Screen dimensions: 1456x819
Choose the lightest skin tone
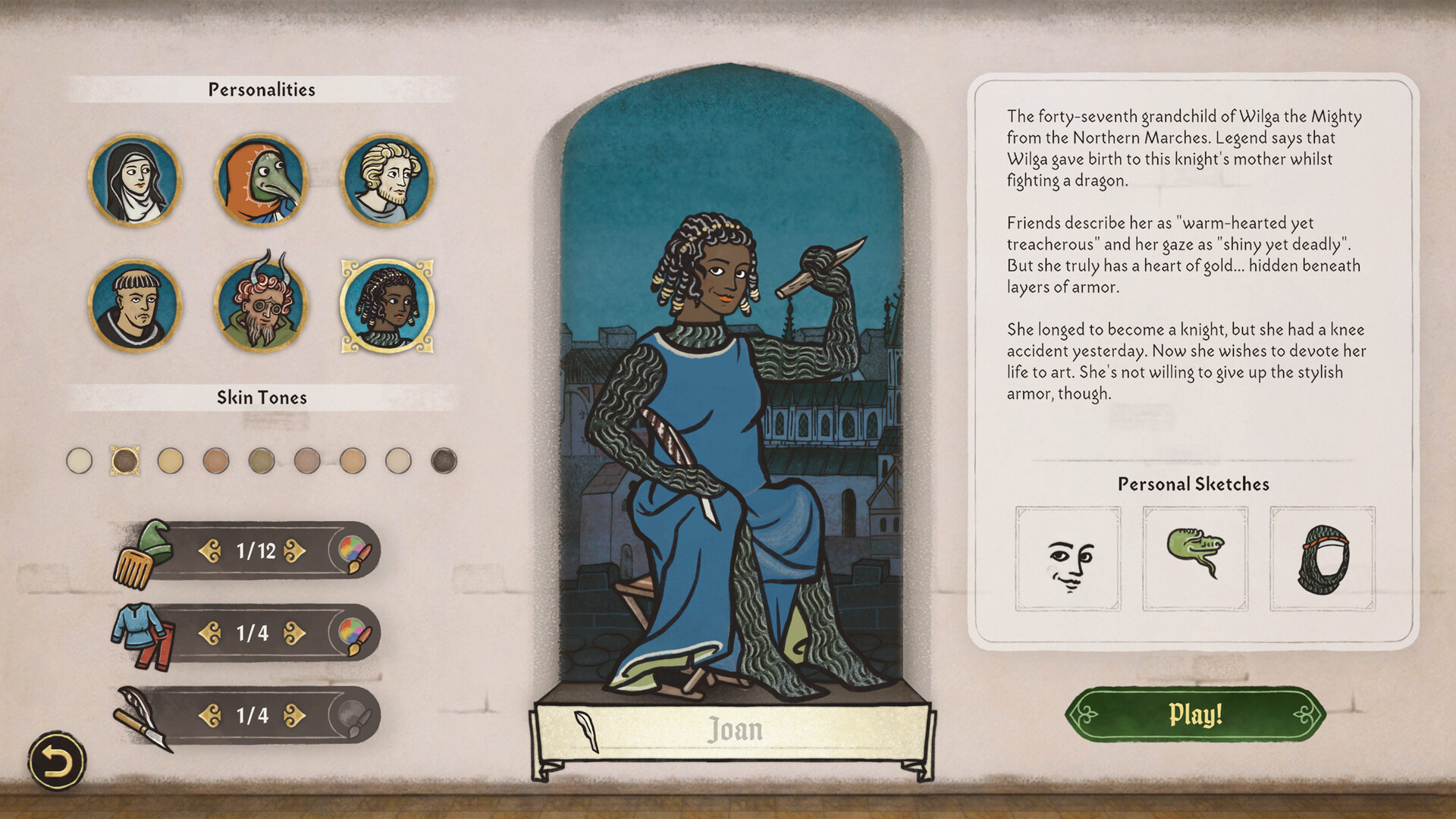coord(80,461)
